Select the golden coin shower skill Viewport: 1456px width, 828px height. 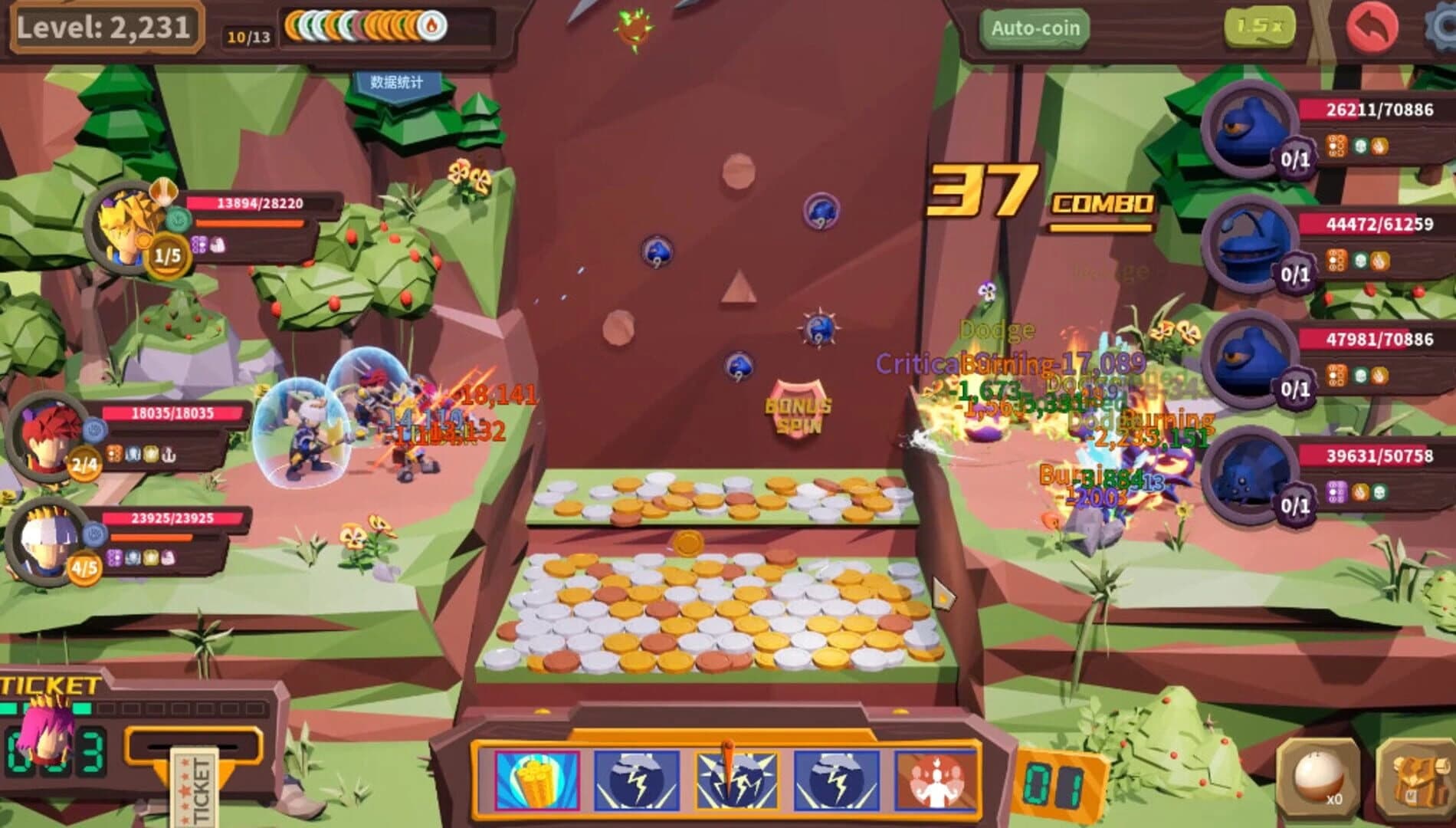coord(539,778)
